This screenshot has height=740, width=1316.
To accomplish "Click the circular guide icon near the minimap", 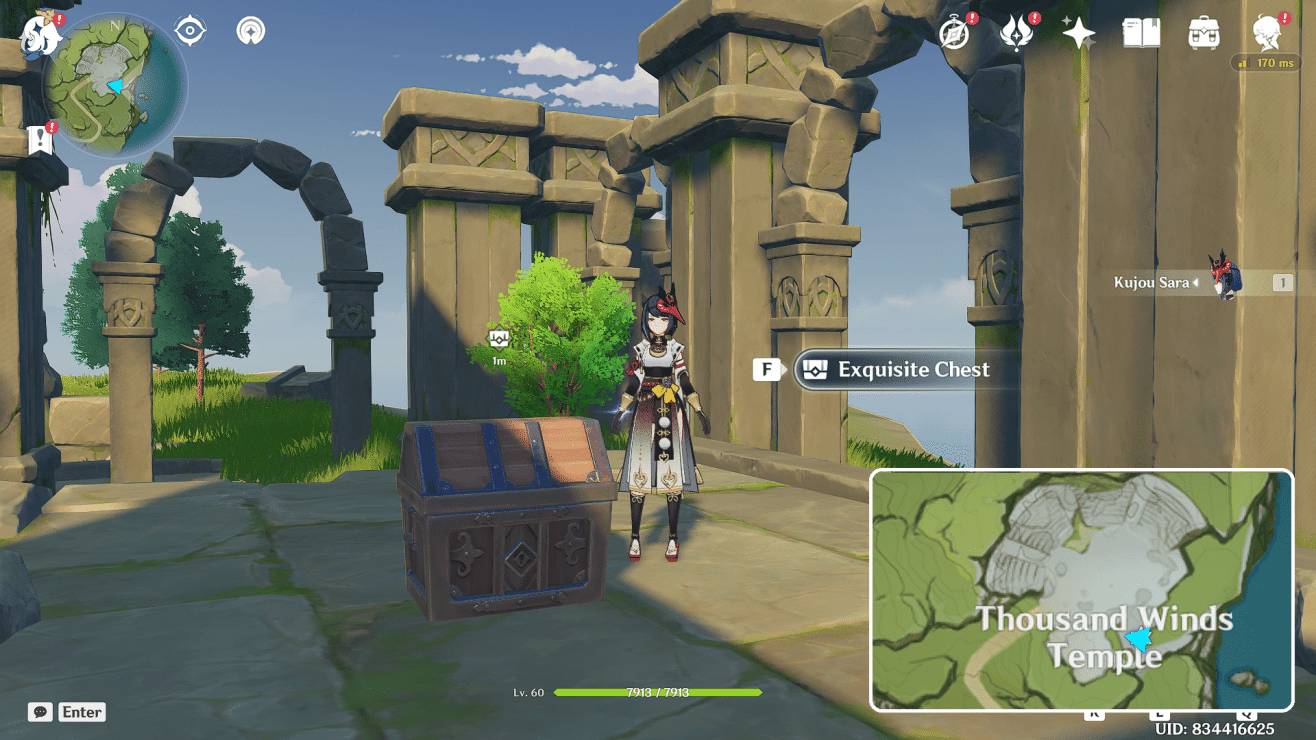I will [x=250, y=31].
